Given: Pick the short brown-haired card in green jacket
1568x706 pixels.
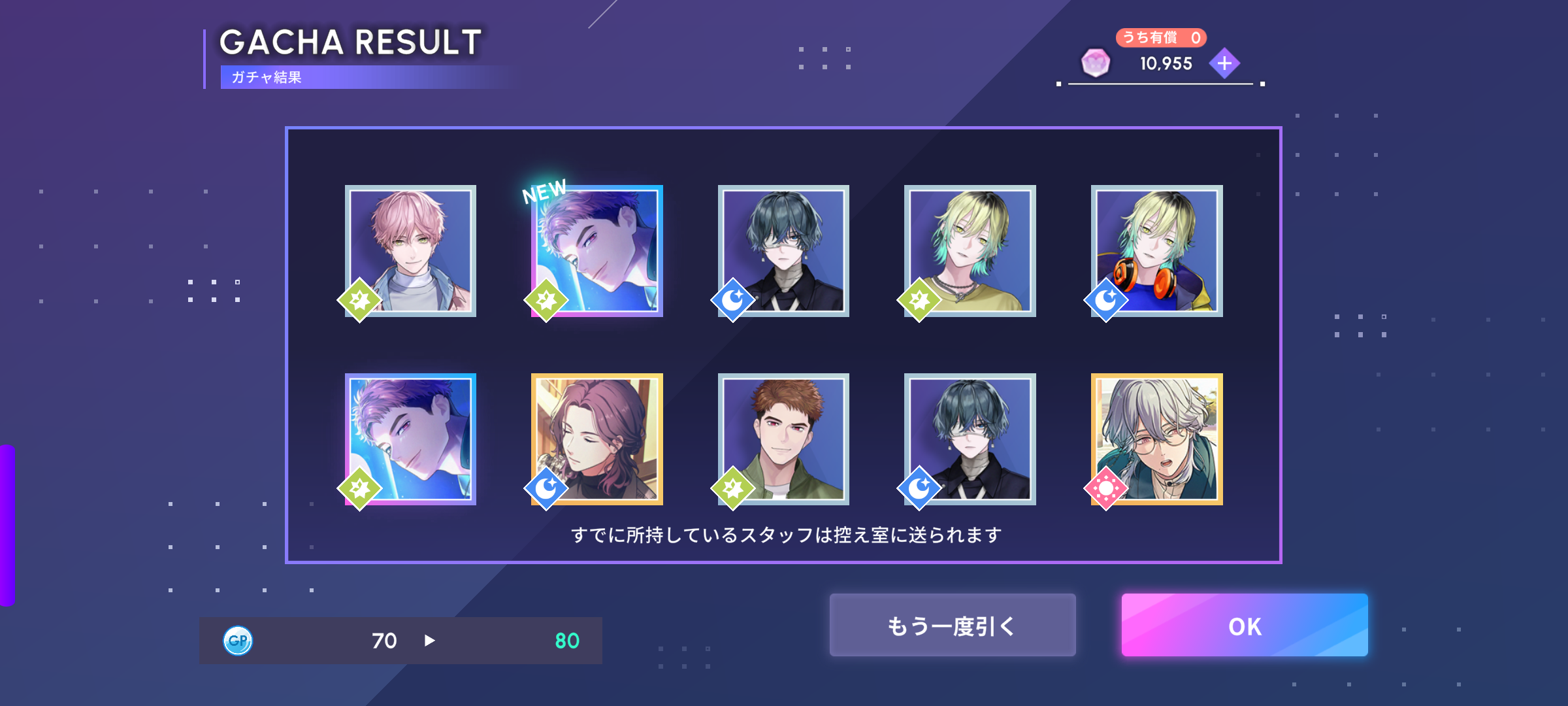Looking at the screenshot, I should click(783, 439).
